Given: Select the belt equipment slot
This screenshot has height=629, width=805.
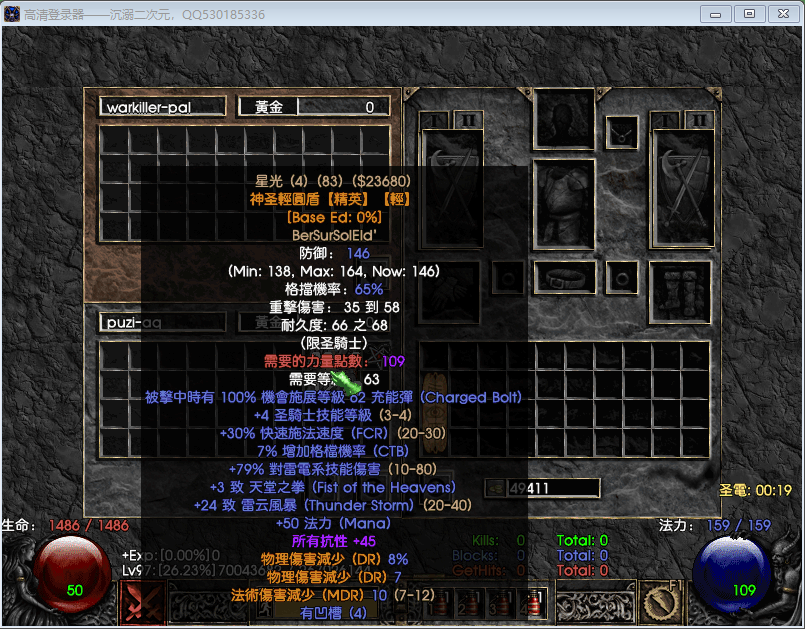Looking at the screenshot, I should pos(564,277).
